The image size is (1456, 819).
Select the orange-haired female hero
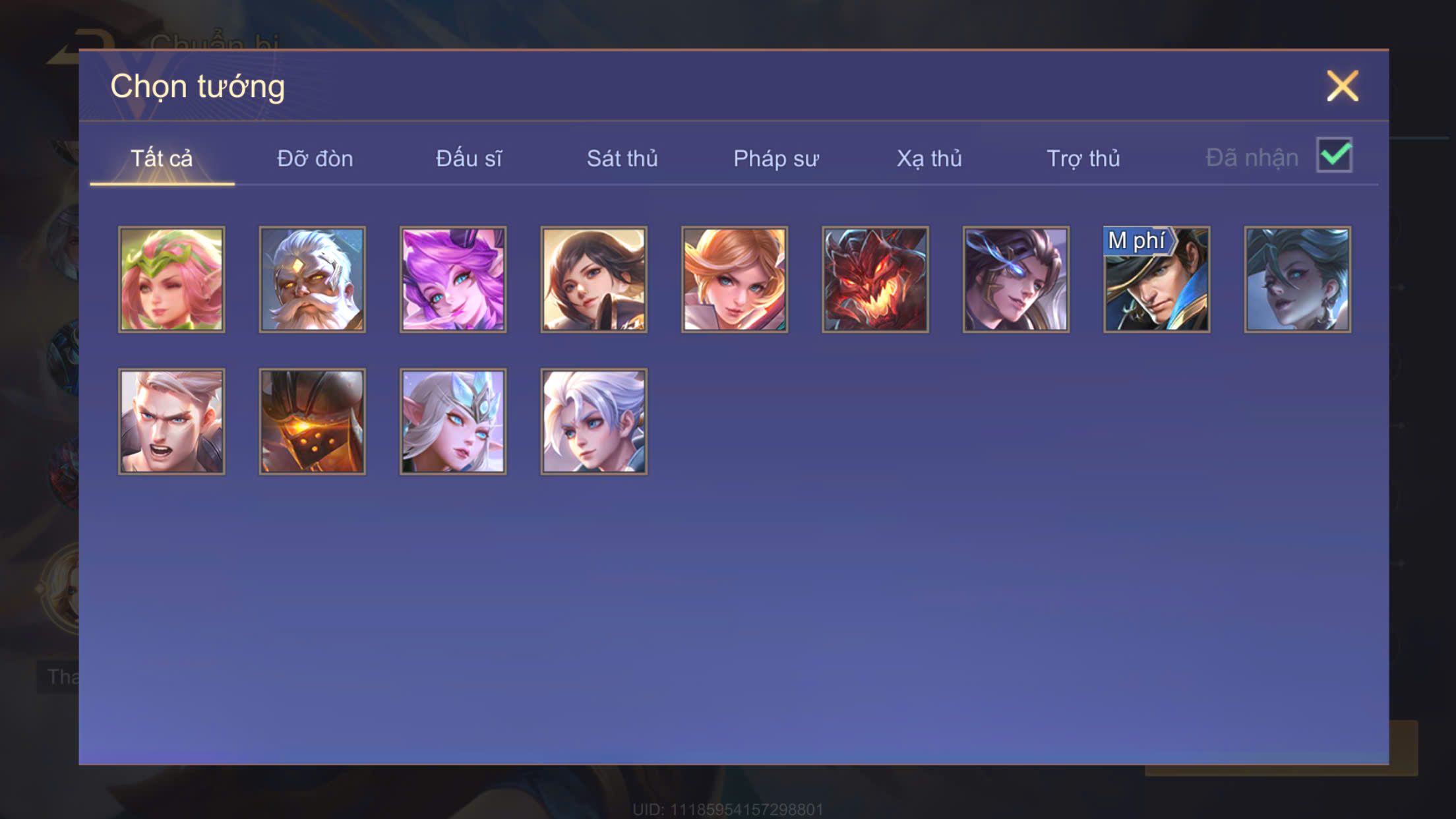pos(735,280)
